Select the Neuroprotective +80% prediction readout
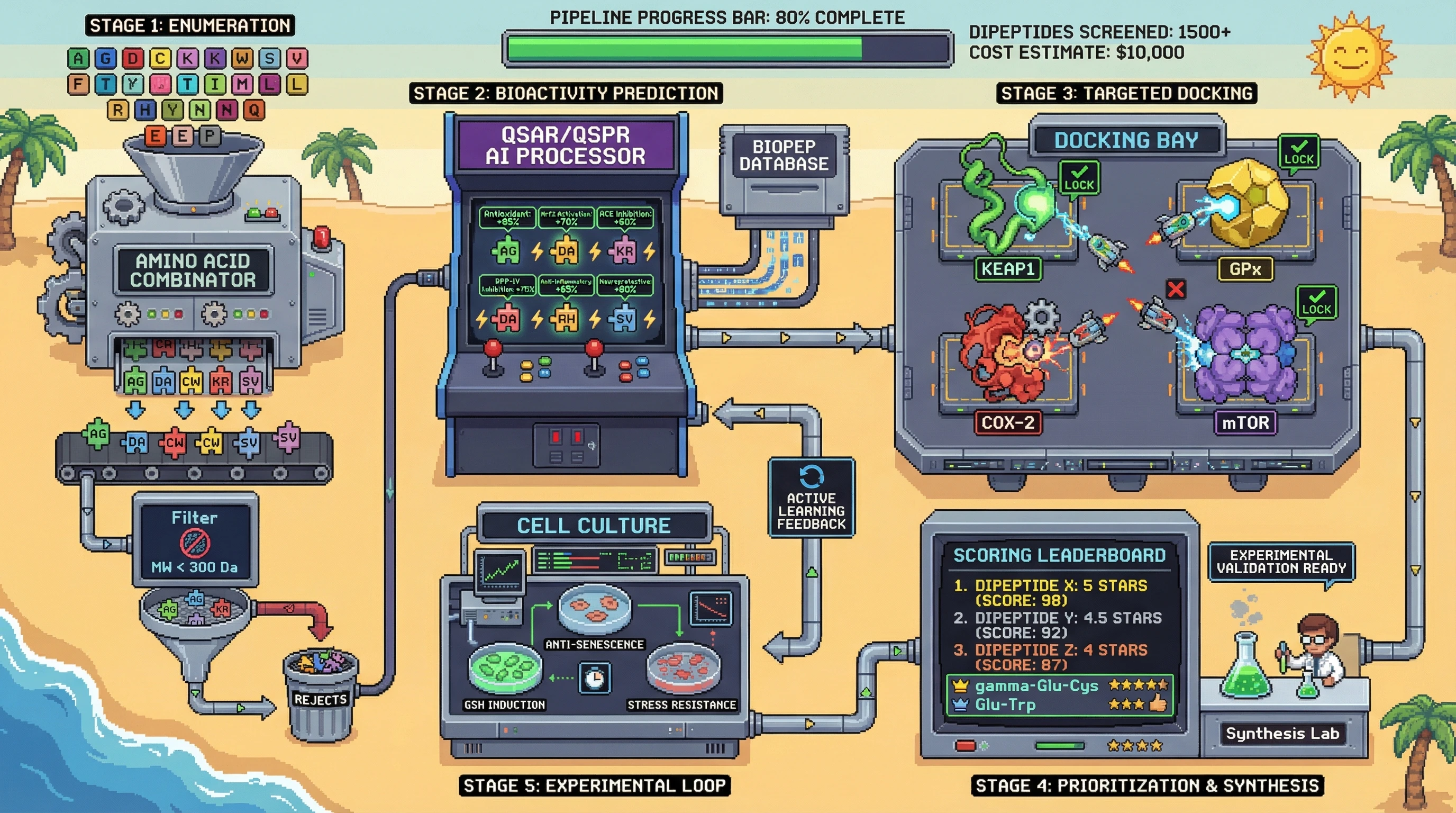The image size is (1456, 813). click(624, 285)
